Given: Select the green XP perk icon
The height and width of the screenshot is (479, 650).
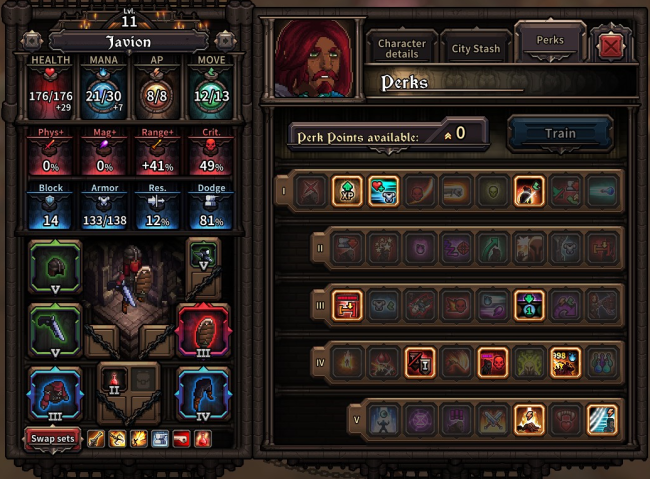Looking at the screenshot, I should click(x=347, y=190).
